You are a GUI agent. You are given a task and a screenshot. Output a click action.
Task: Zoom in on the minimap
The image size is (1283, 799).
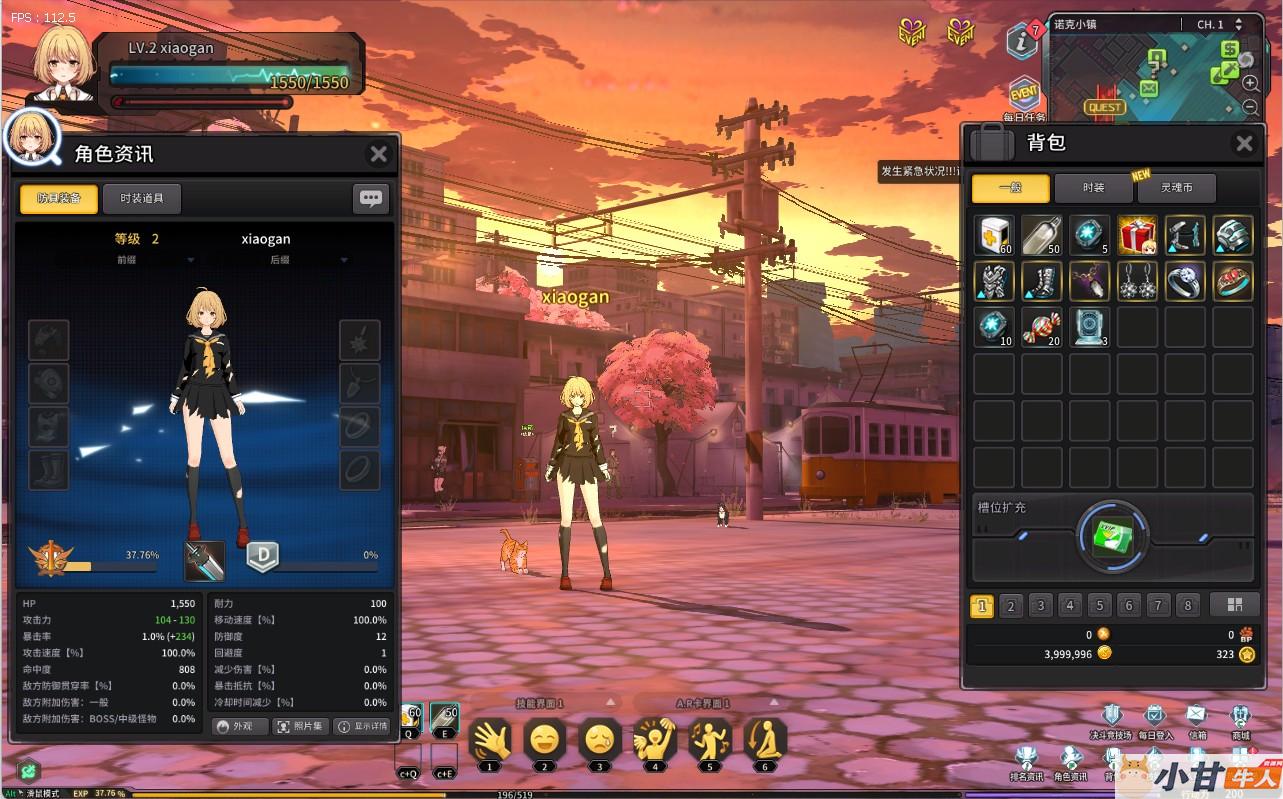(x=1250, y=84)
